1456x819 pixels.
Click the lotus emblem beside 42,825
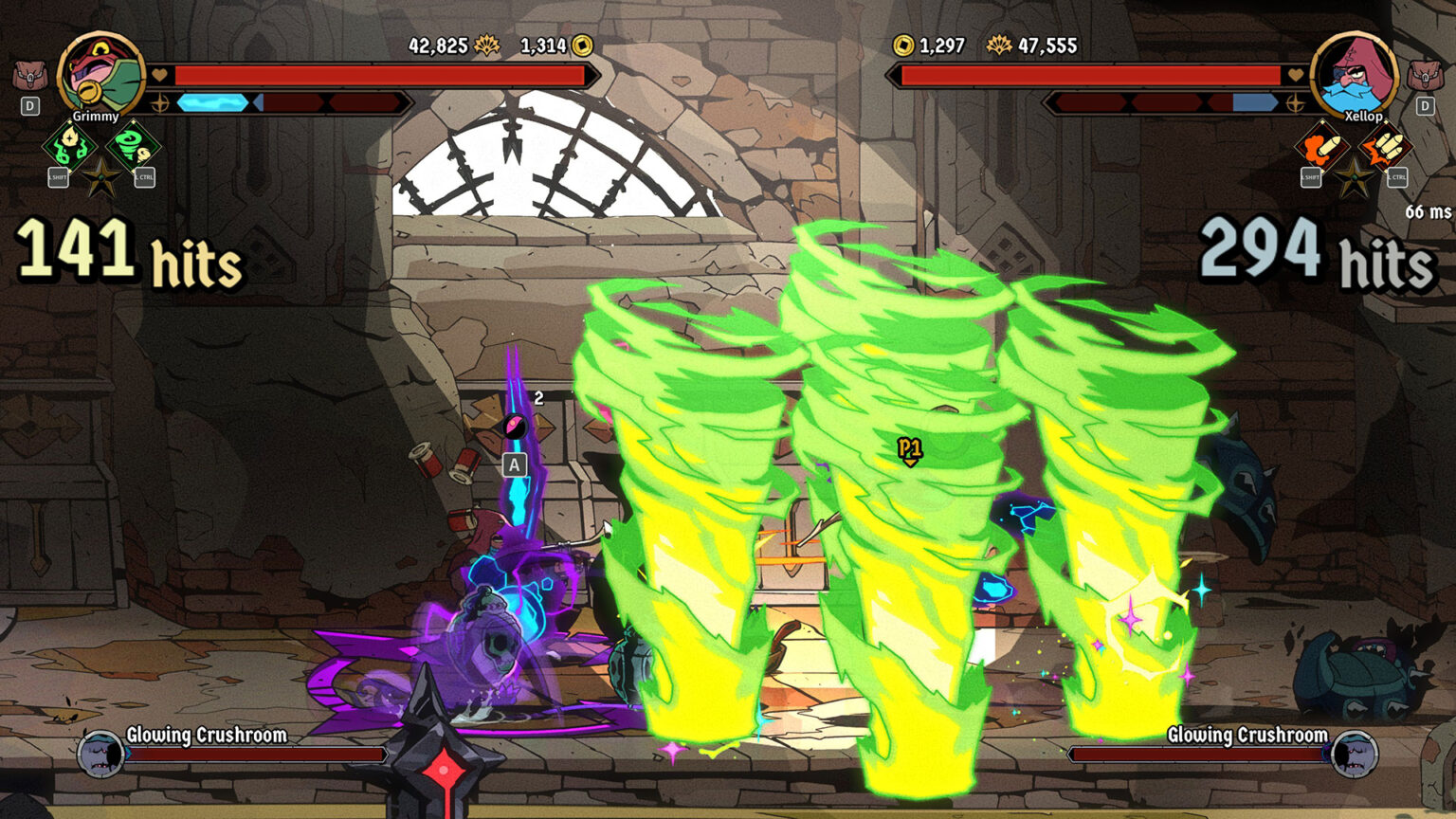(x=488, y=44)
